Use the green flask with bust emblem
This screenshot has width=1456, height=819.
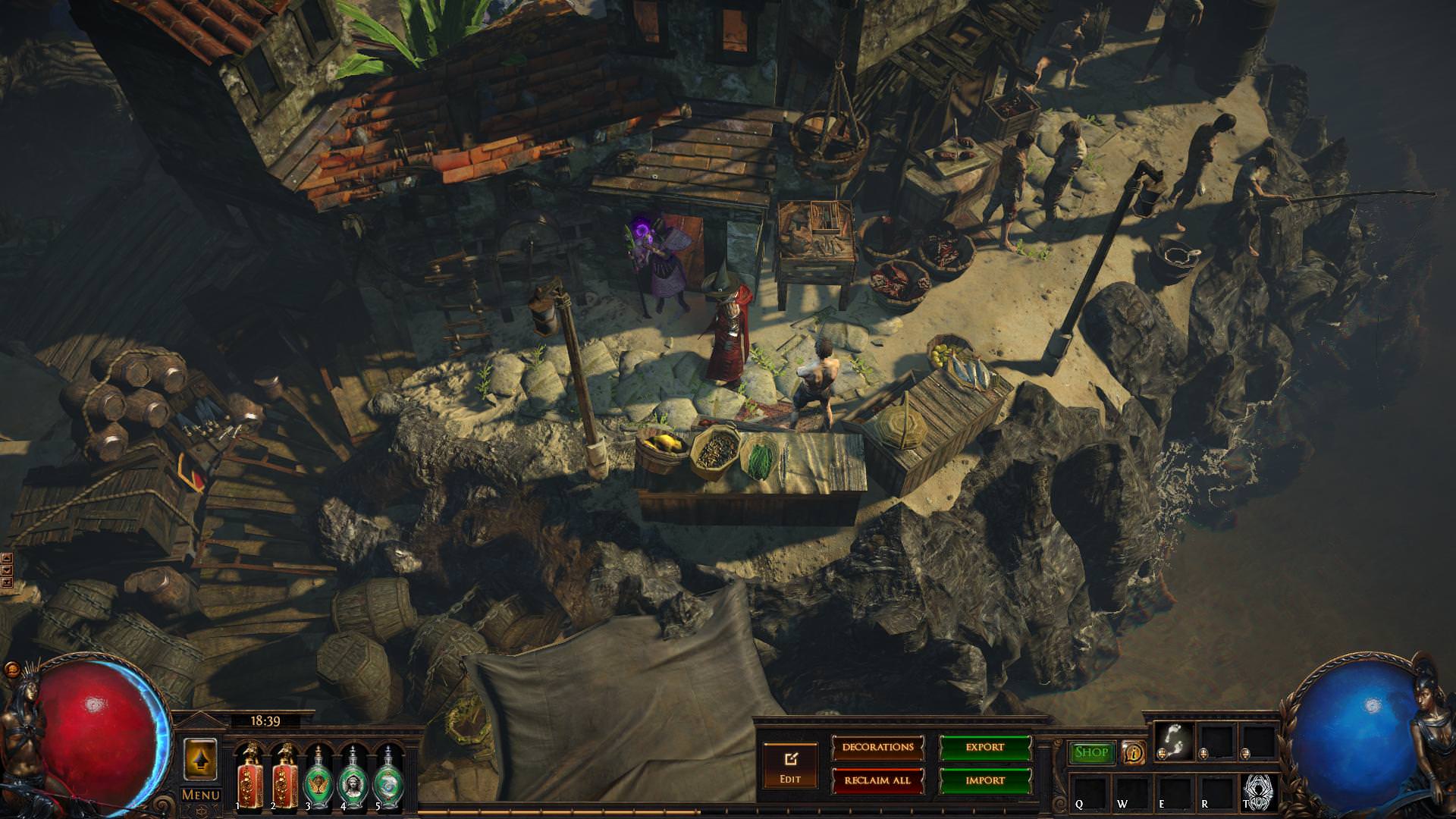[353, 776]
